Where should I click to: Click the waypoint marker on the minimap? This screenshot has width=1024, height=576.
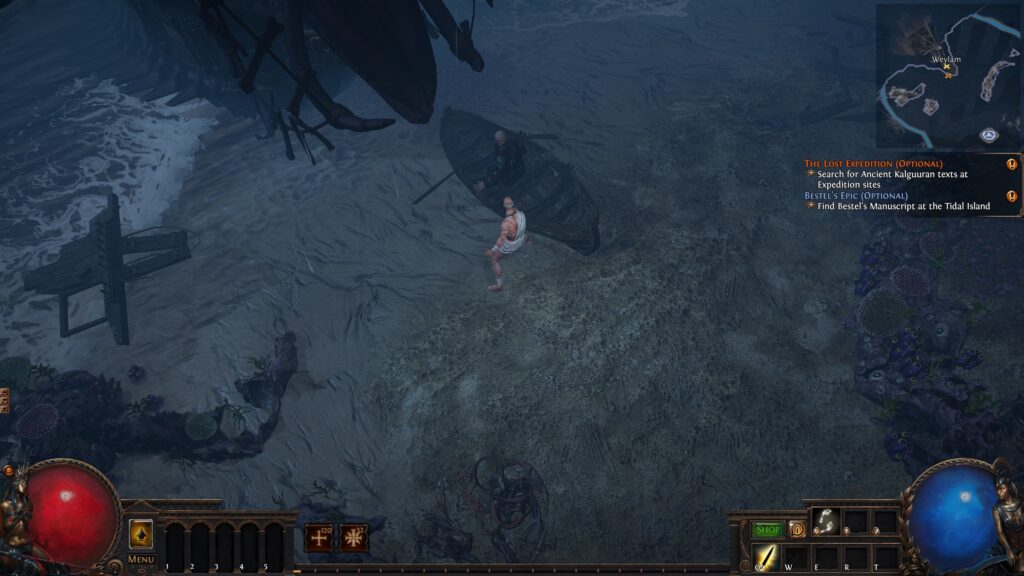tap(988, 135)
